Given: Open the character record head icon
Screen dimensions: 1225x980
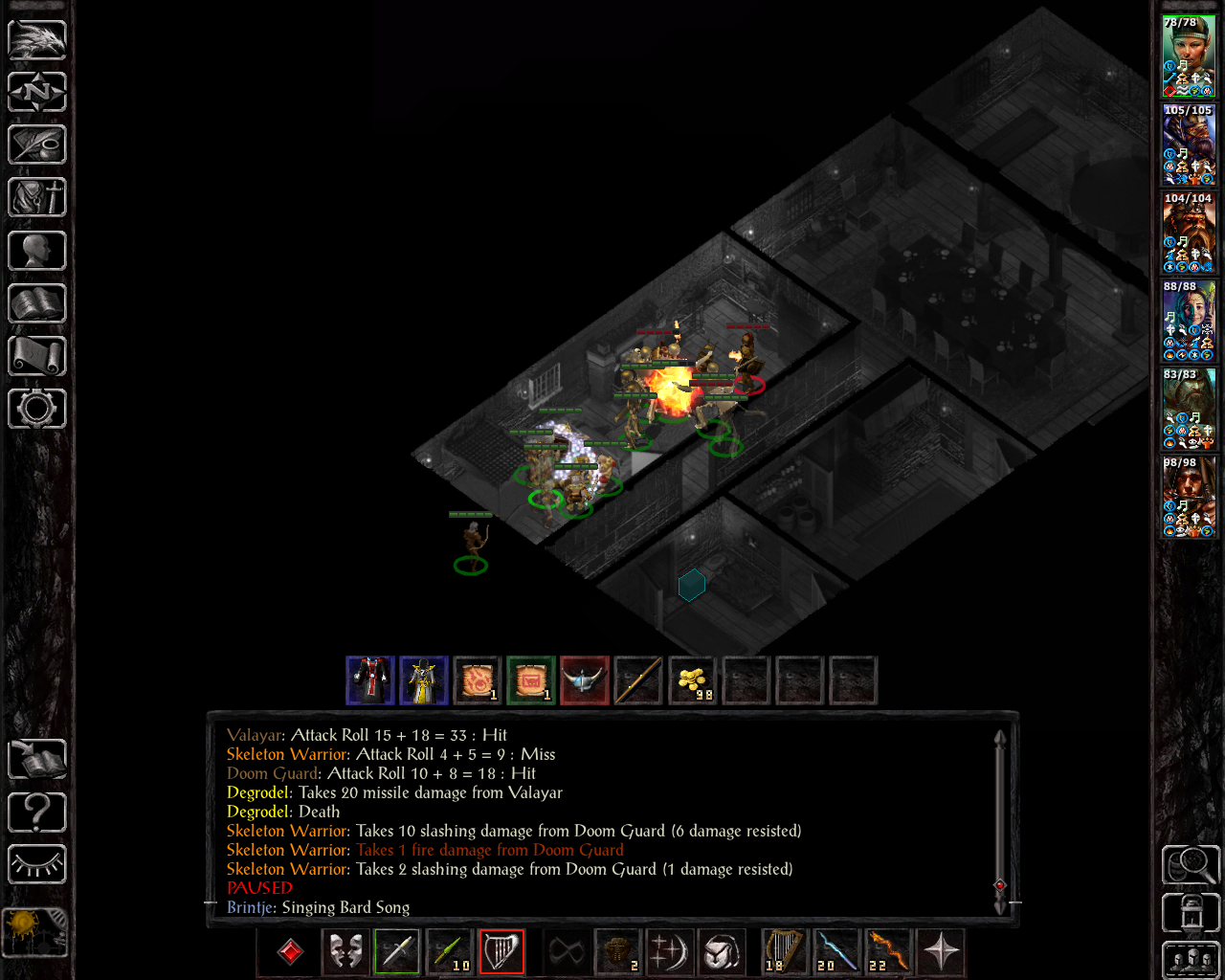Looking at the screenshot, I should click(x=37, y=251).
